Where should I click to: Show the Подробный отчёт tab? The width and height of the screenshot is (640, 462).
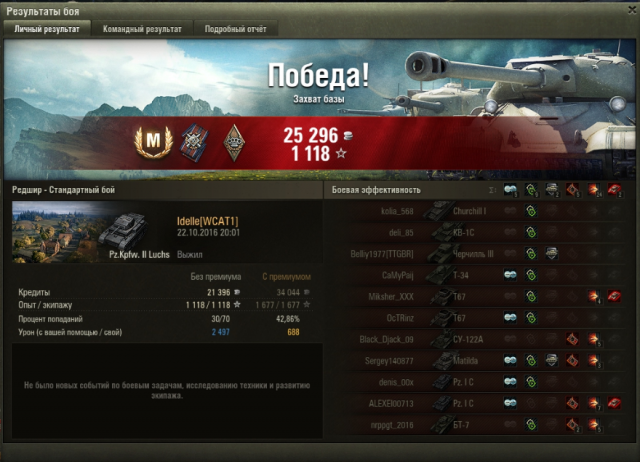pos(234,30)
